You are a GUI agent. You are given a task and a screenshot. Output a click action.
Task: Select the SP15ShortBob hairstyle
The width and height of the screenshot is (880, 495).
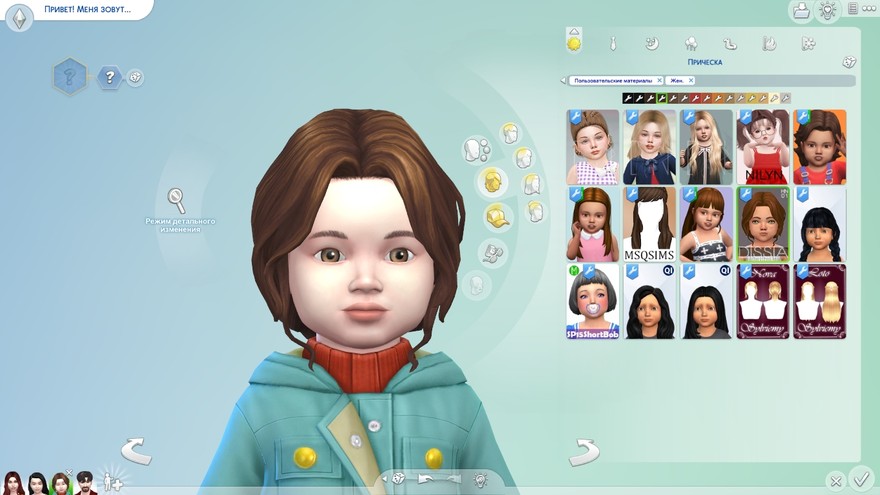click(x=592, y=301)
